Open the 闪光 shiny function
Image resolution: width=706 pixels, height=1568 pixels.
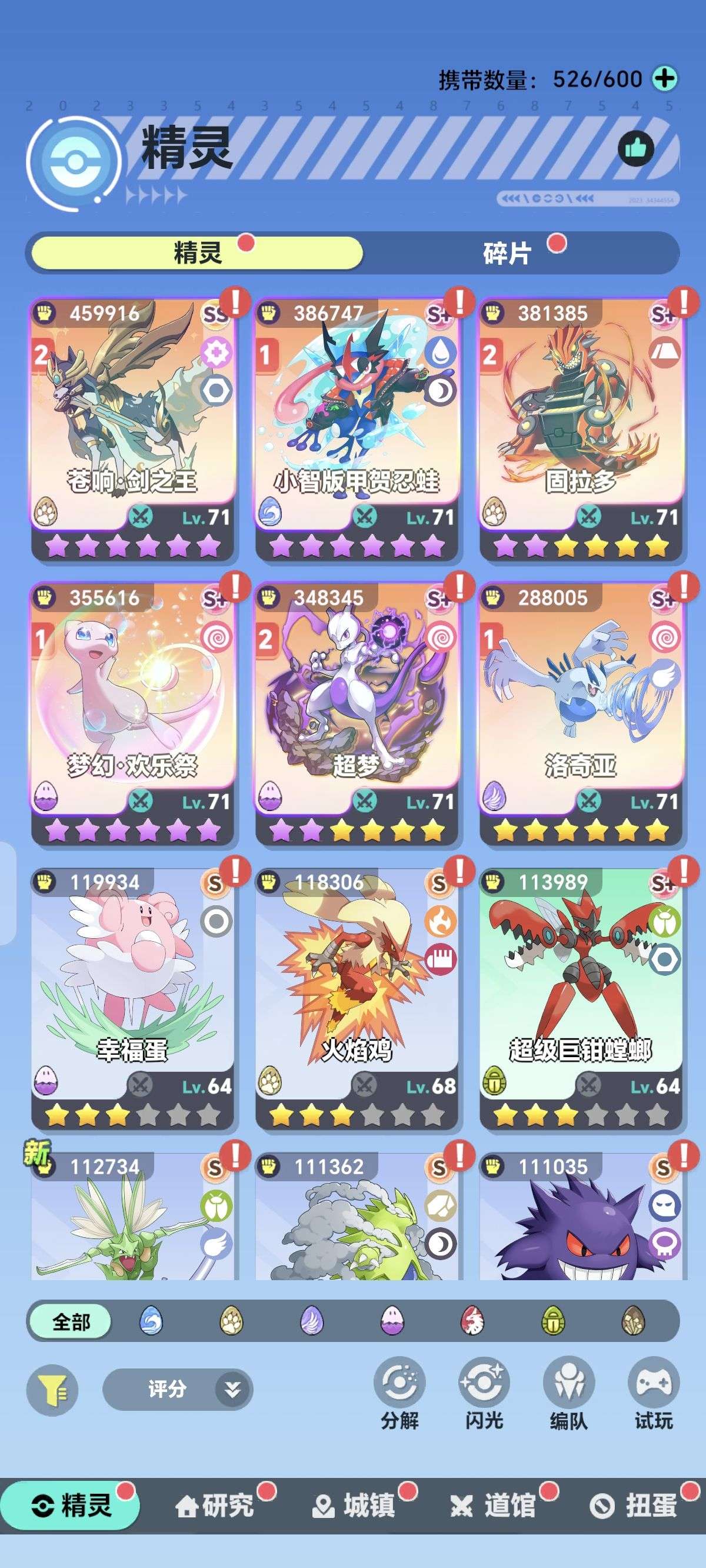484,1393
